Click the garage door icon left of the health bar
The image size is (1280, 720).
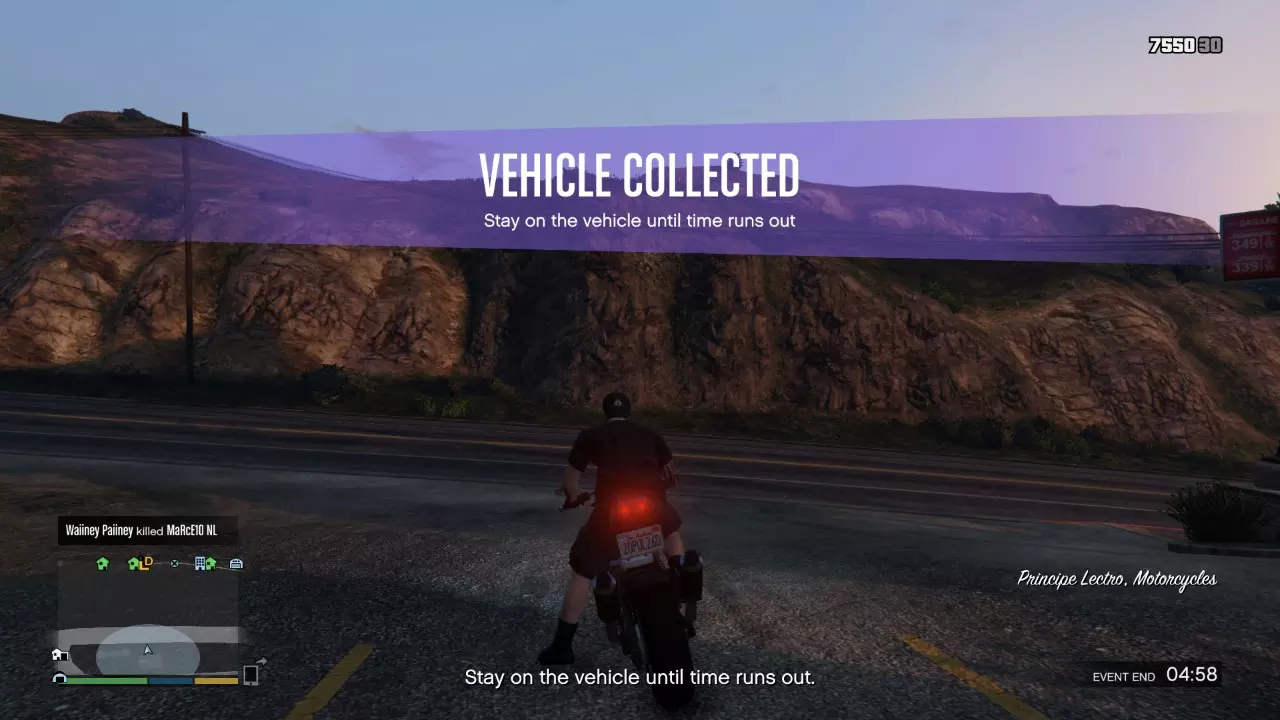click(59, 679)
